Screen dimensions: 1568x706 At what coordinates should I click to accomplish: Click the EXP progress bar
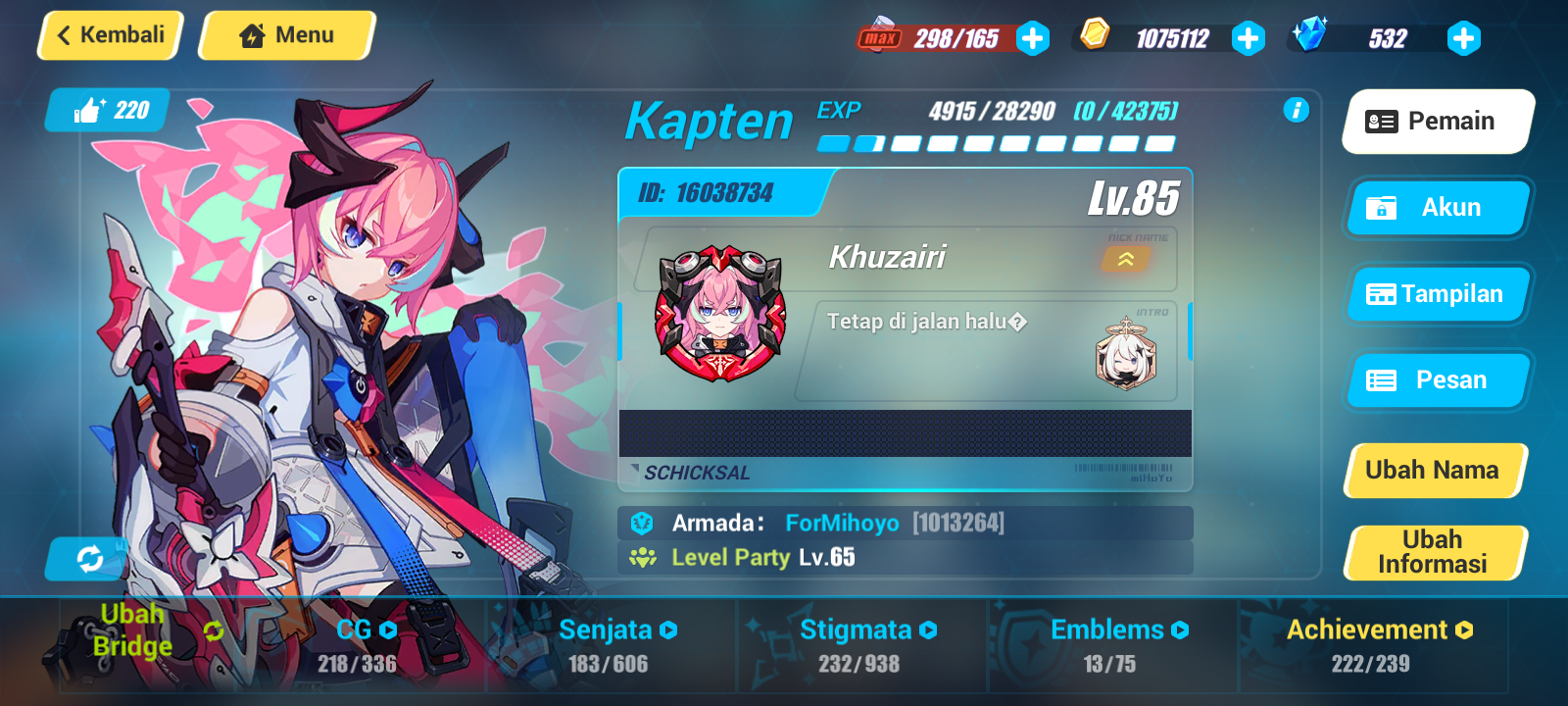click(x=995, y=143)
